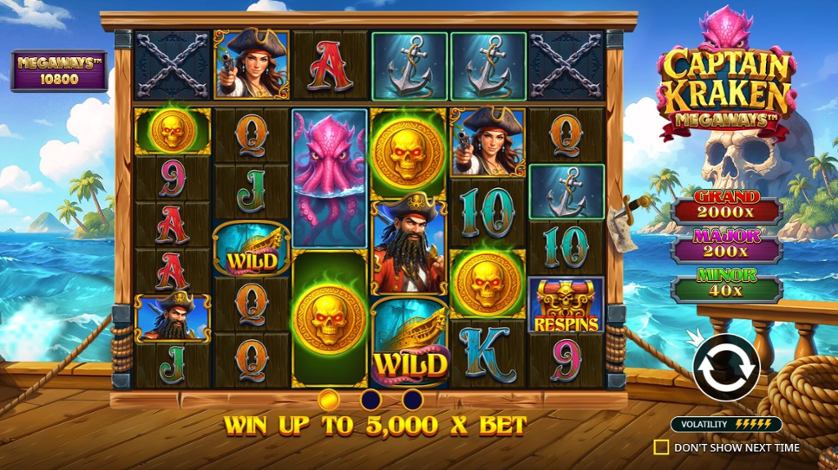Click the circular arrows continue button
This screenshot has width=838, height=470.
(x=726, y=367)
